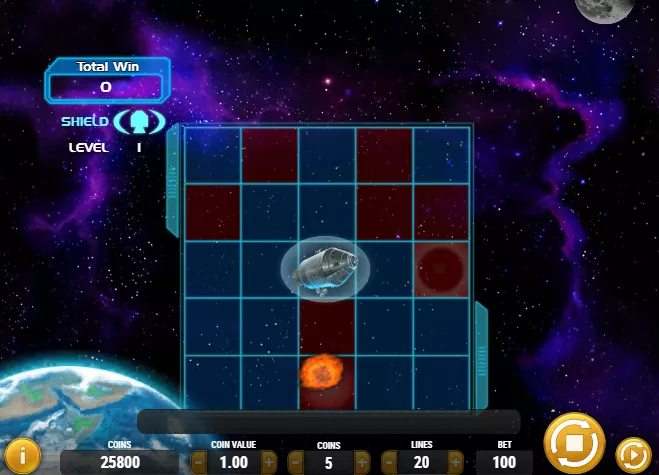Screen dimensions: 659x475
Task: Decrease the number of coins
Action: point(295,463)
